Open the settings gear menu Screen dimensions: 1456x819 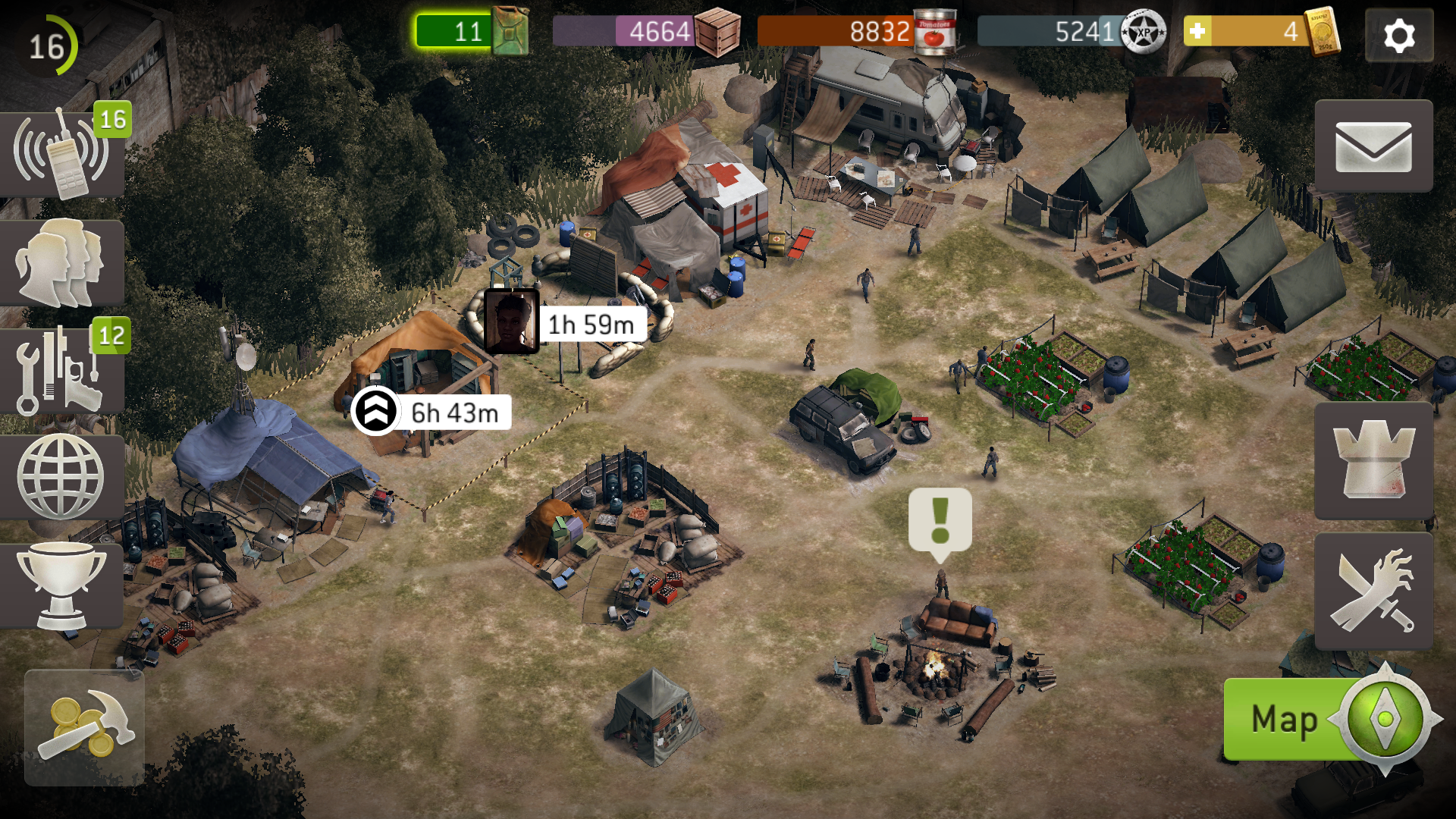(1398, 36)
